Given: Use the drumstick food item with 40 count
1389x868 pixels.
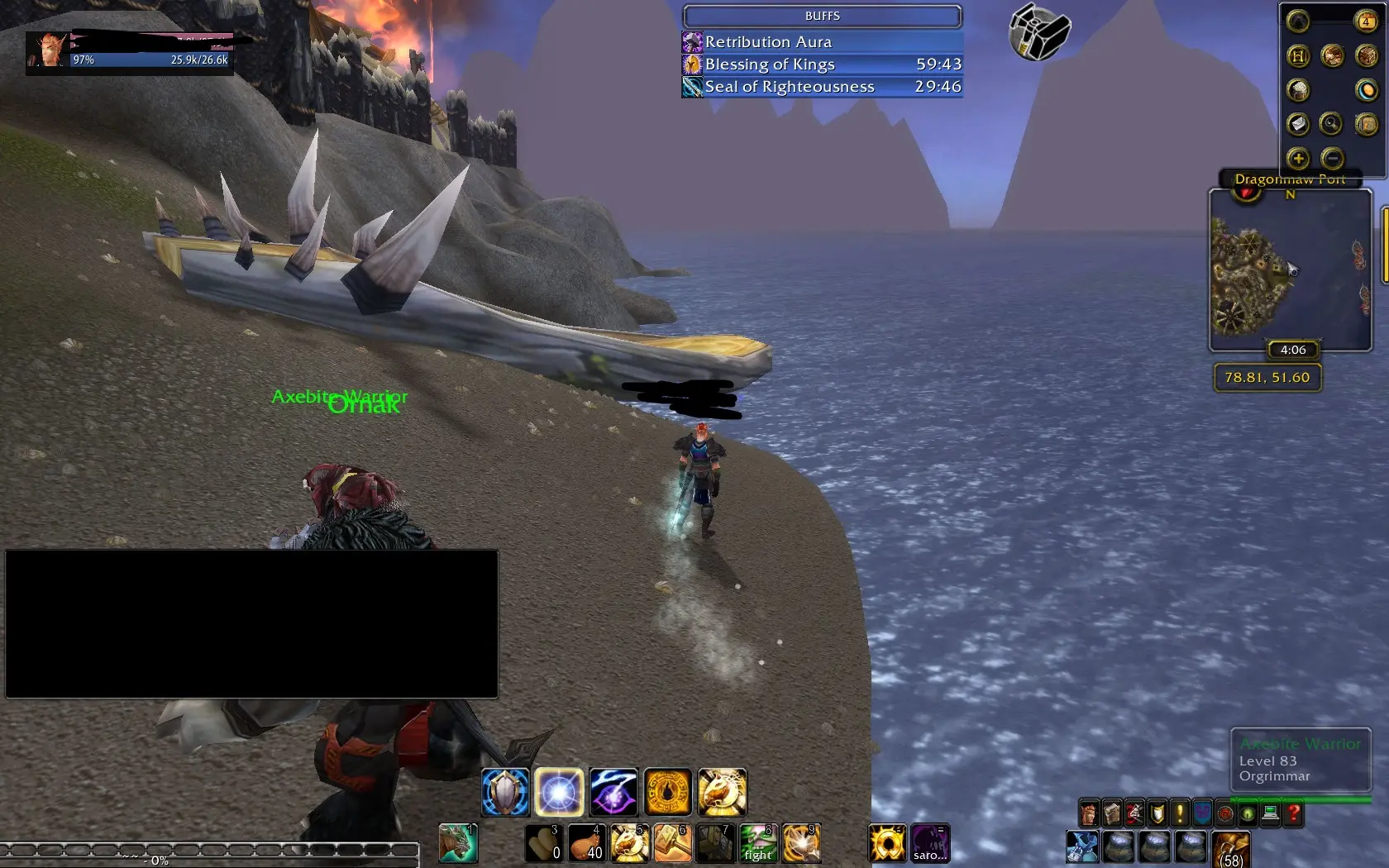Looking at the screenshot, I should tap(586, 843).
